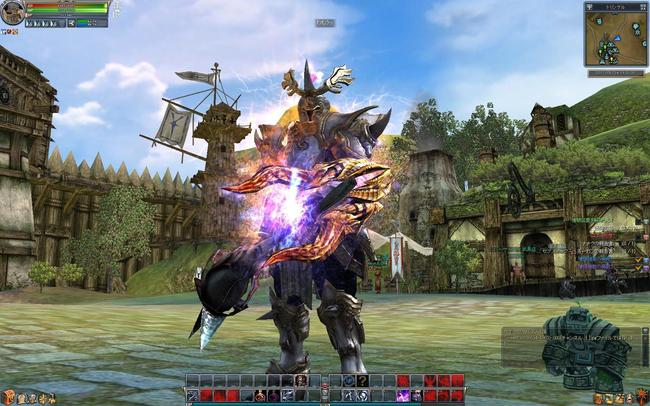Use the red potion flask hotbar slot
Screen dimensions: 650x406
pos(260,395)
